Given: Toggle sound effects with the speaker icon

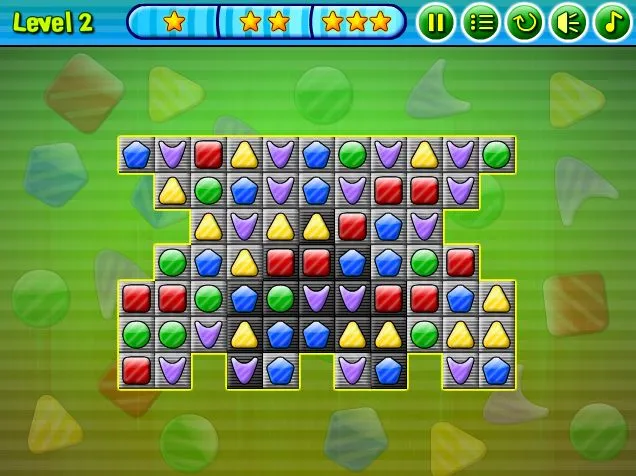Looking at the screenshot, I should tap(568, 22).
